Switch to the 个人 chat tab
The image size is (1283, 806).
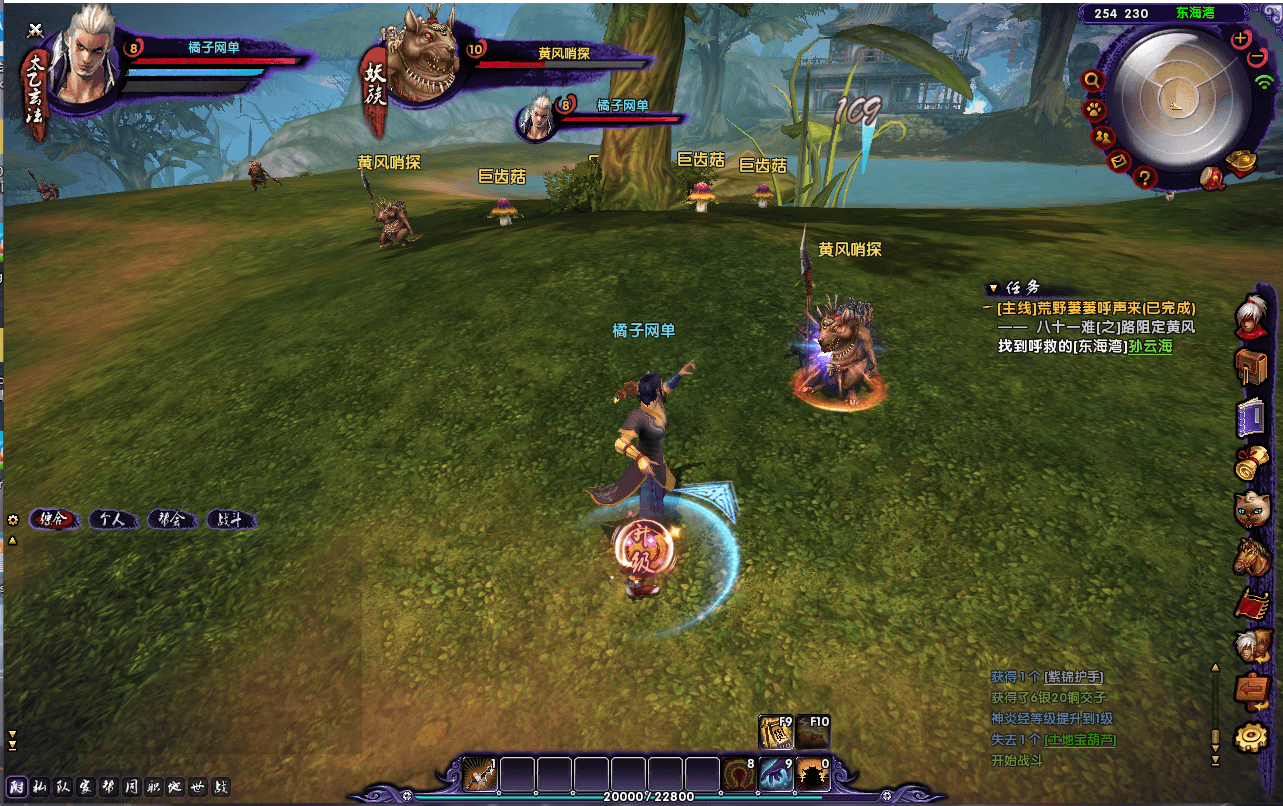[x=113, y=519]
